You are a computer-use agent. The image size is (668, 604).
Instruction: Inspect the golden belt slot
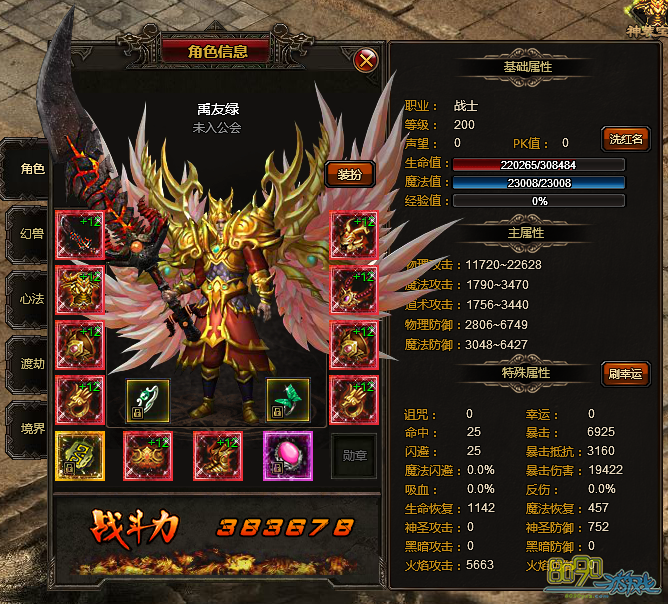[148, 455]
